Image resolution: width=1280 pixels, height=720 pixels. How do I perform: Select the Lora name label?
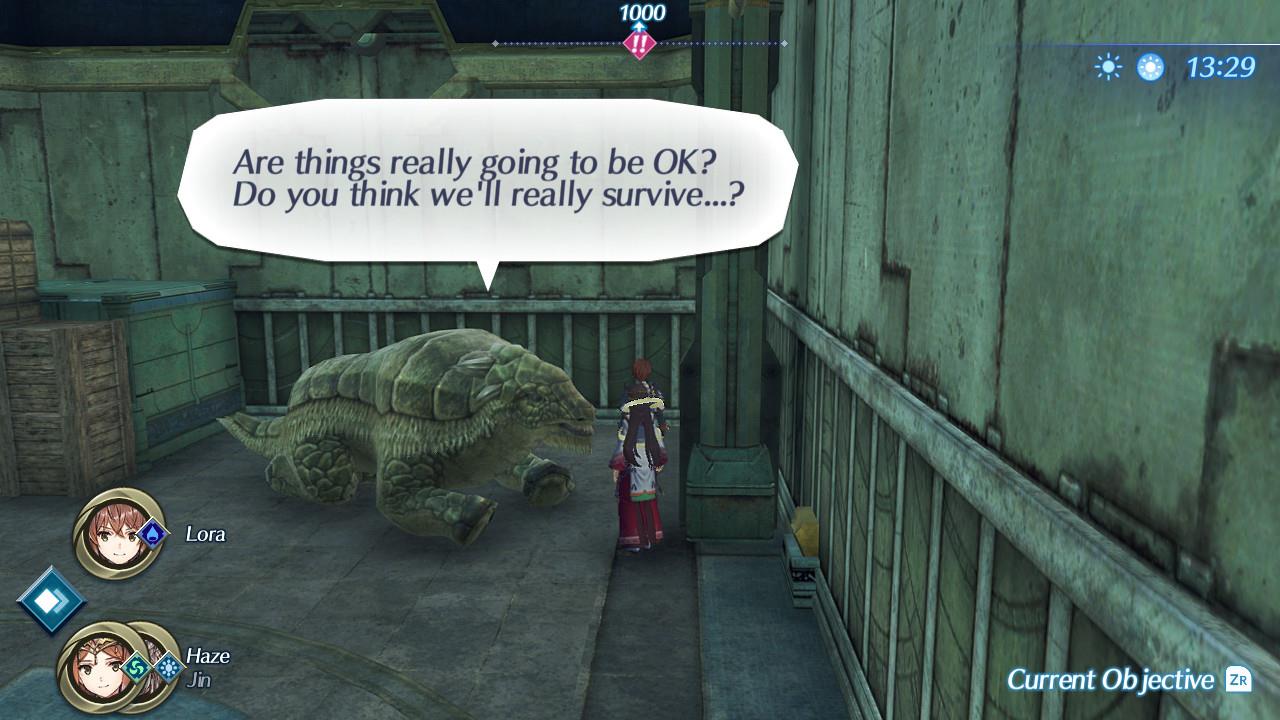pyautogui.click(x=205, y=533)
